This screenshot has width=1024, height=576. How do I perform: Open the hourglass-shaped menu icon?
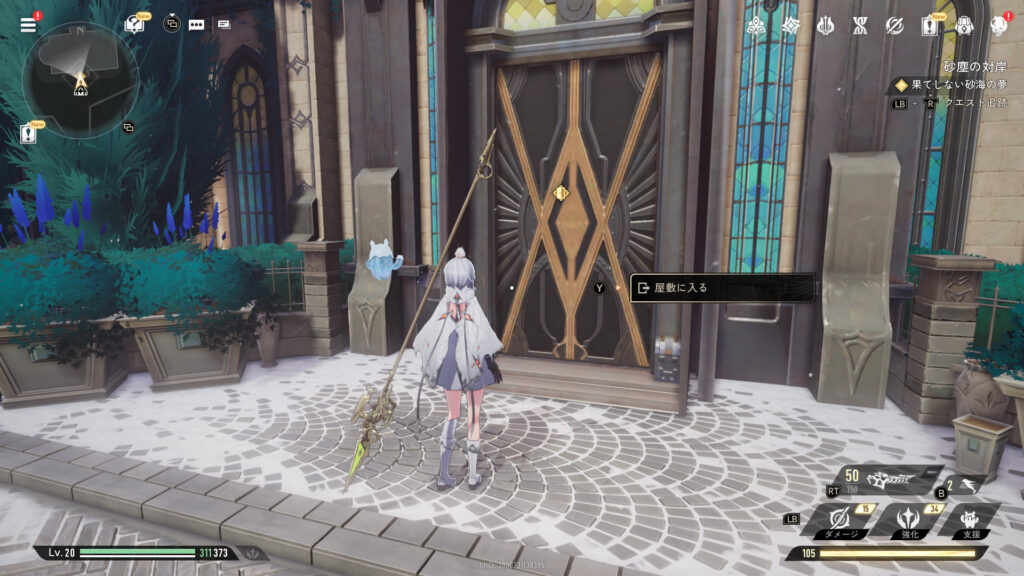[x=860, y=25]
